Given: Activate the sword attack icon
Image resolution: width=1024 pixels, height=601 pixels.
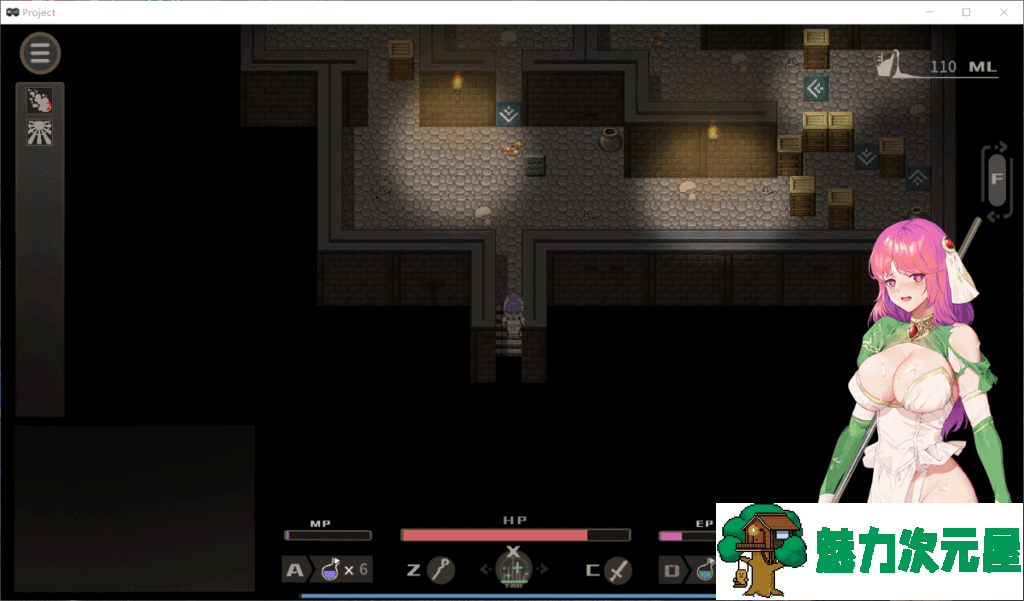Looking at the screenshot, I should (x=618, y=570).
